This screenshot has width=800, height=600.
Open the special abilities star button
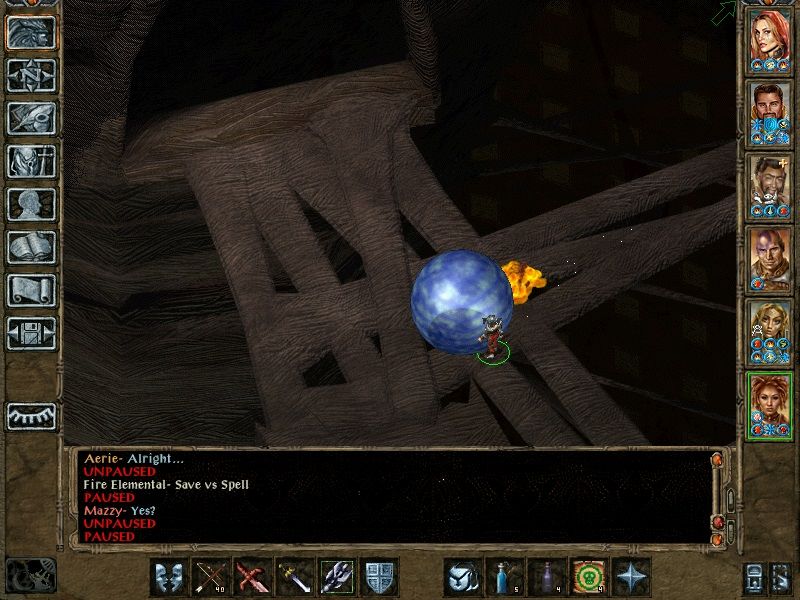coord(630,578)
